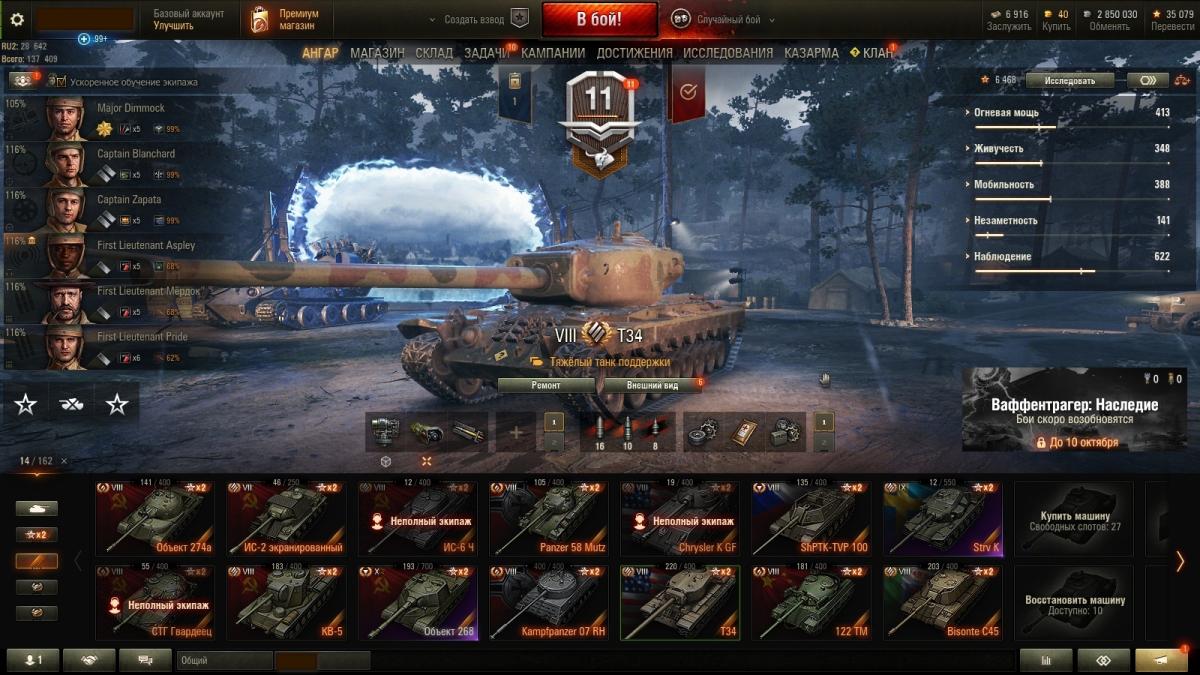The height and width of the screenshot is (675, 1200).
Task: Go to the ДОСТИЖЕНИЯ tab
Action: [x=634, y=53]
